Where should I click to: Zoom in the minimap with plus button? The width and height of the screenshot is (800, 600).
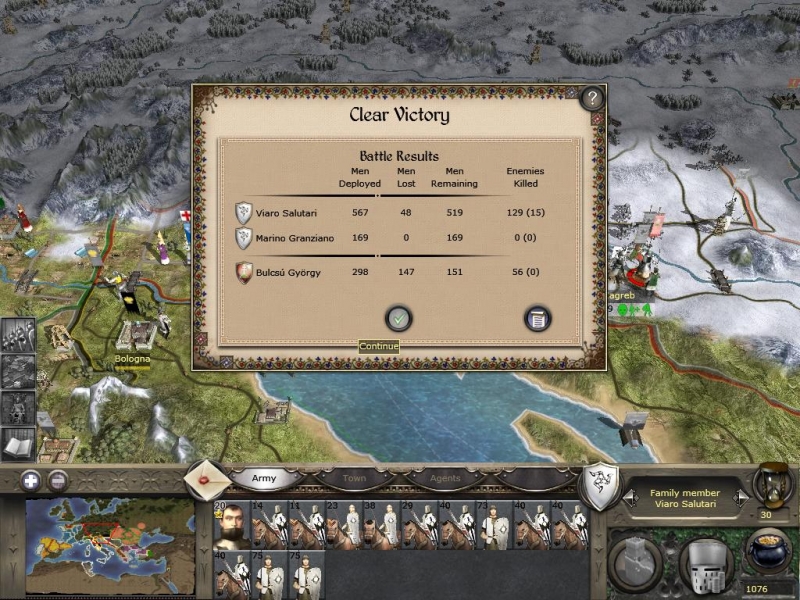[31, 479]
